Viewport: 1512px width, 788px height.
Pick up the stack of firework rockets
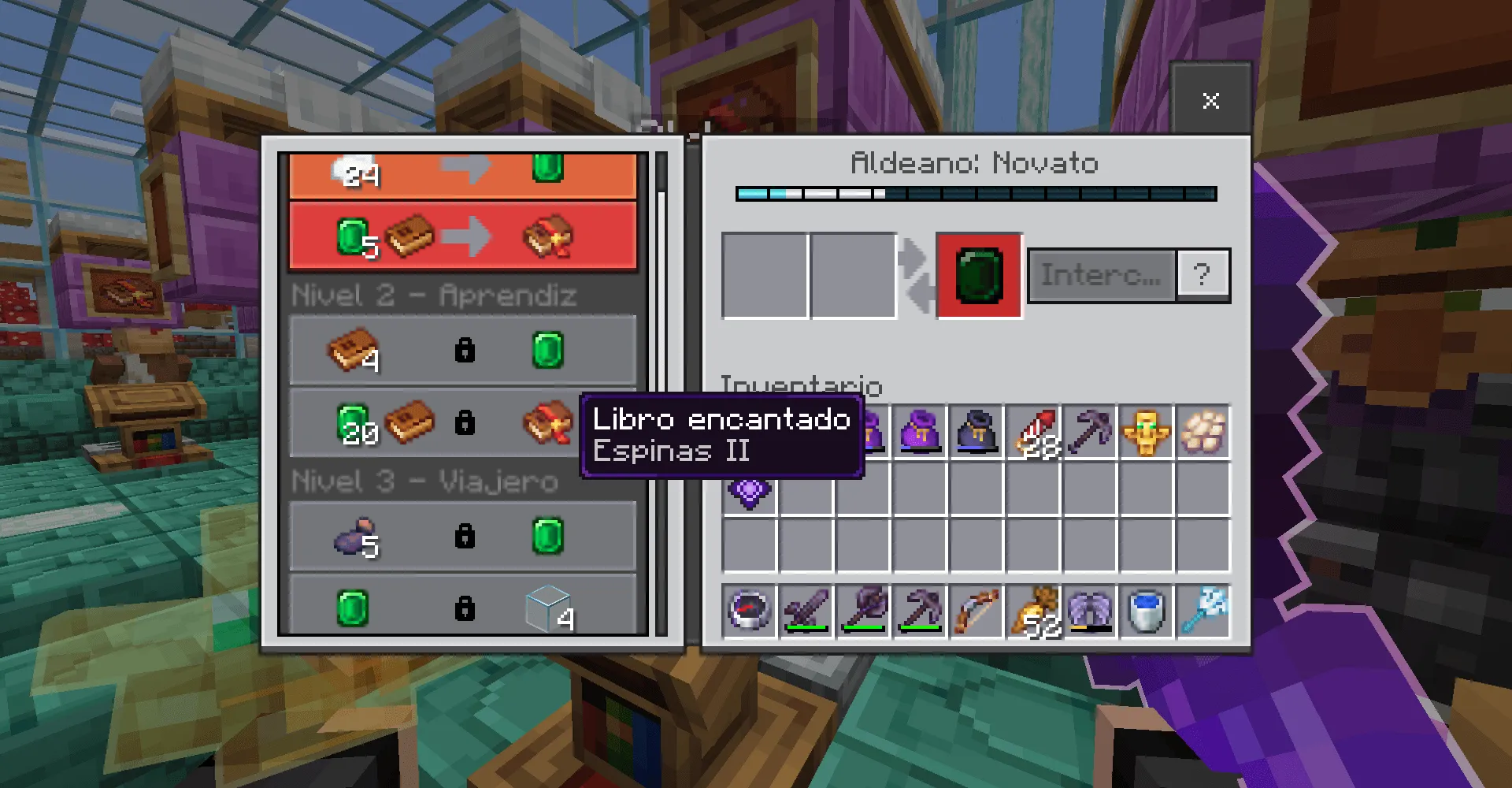pyautogui.click(x=1034, y=429)
